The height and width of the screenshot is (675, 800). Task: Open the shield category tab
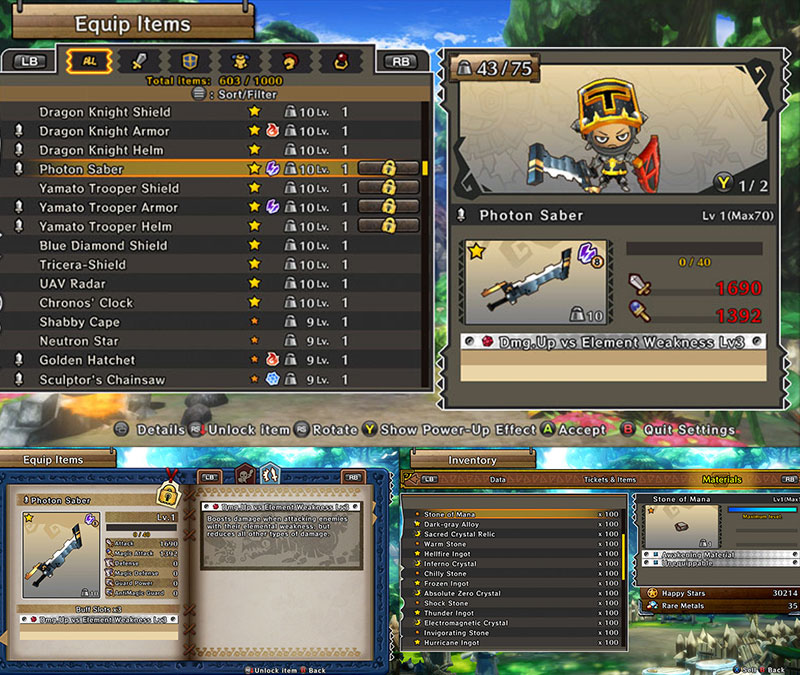188,60
